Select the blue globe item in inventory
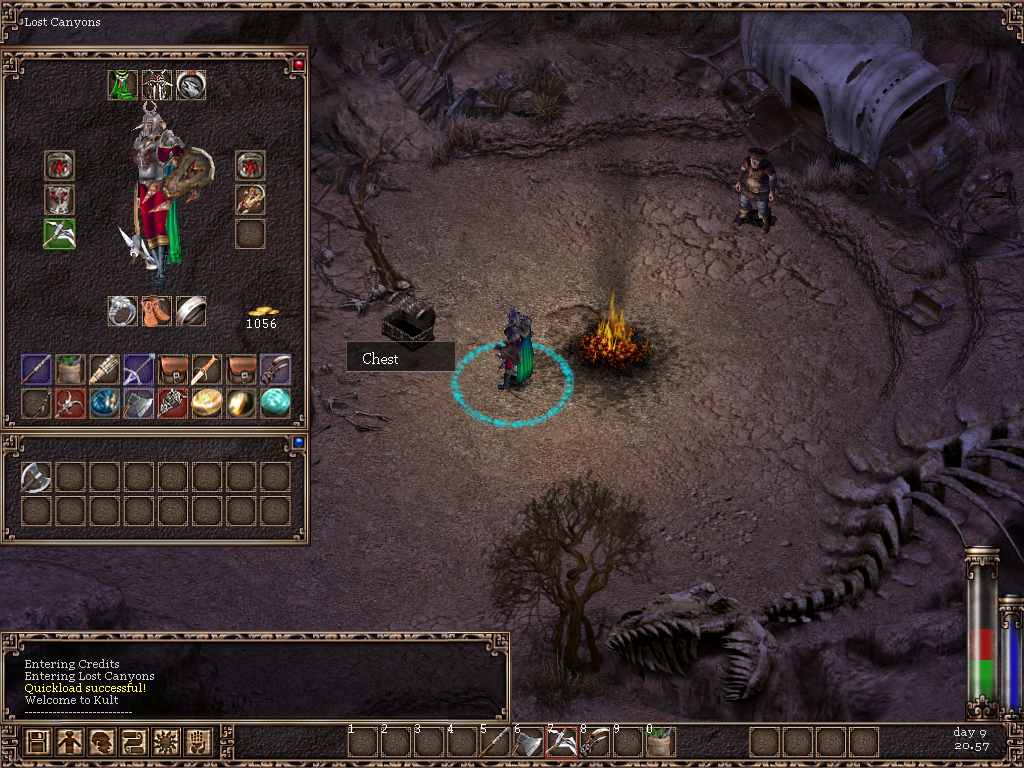This screenshot has width=1024, height=768. (x=104, y=402)
